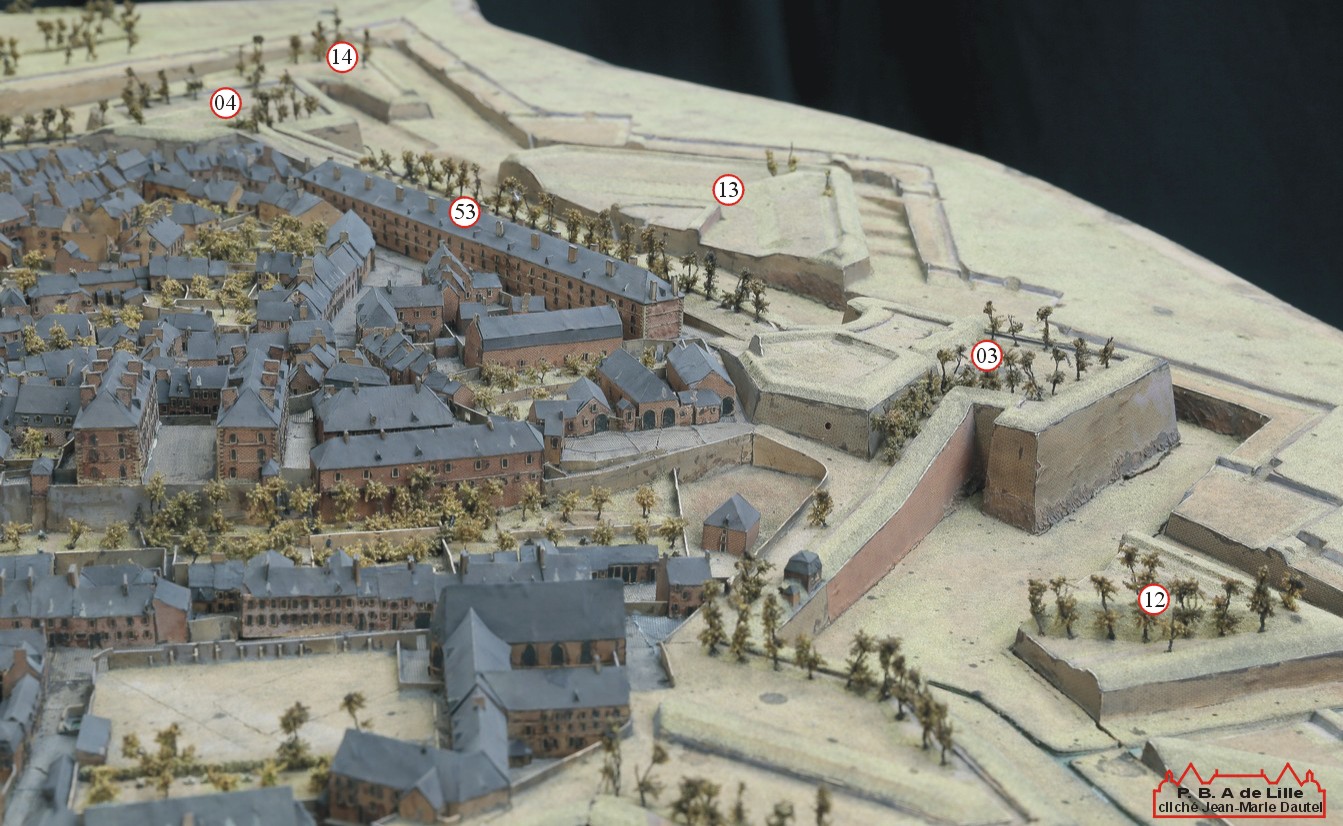This screenshot has height=826, width=1343.
Task: Show details for marker 12
Action: pos(1154,600)
